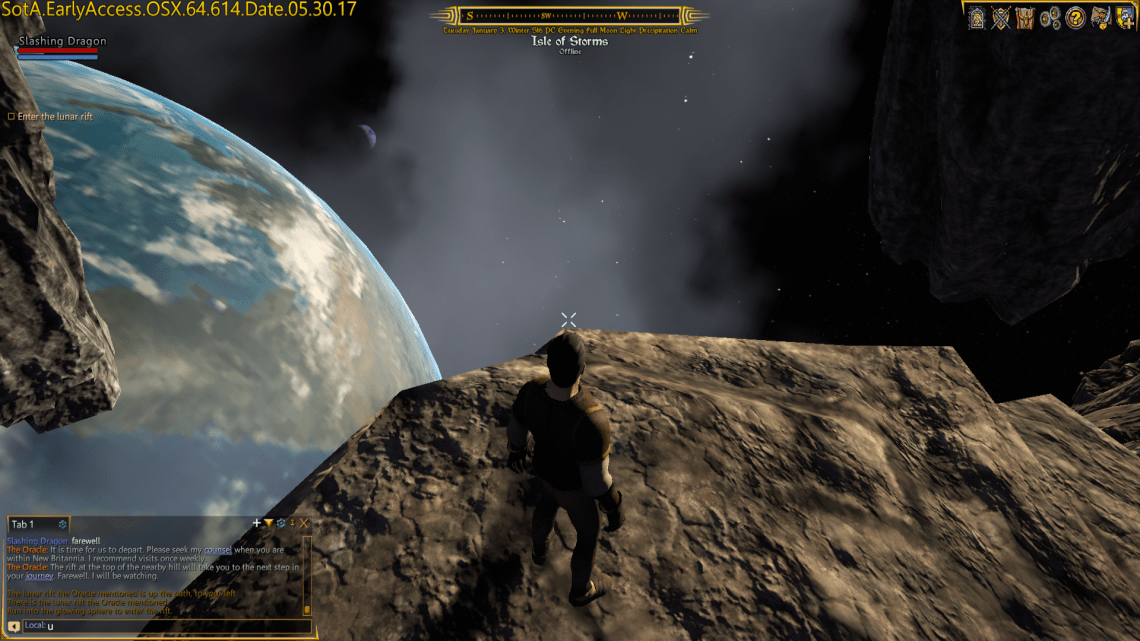Close the chat window
Viewport: 1140px width, 641px height.
tap(304, 523)
